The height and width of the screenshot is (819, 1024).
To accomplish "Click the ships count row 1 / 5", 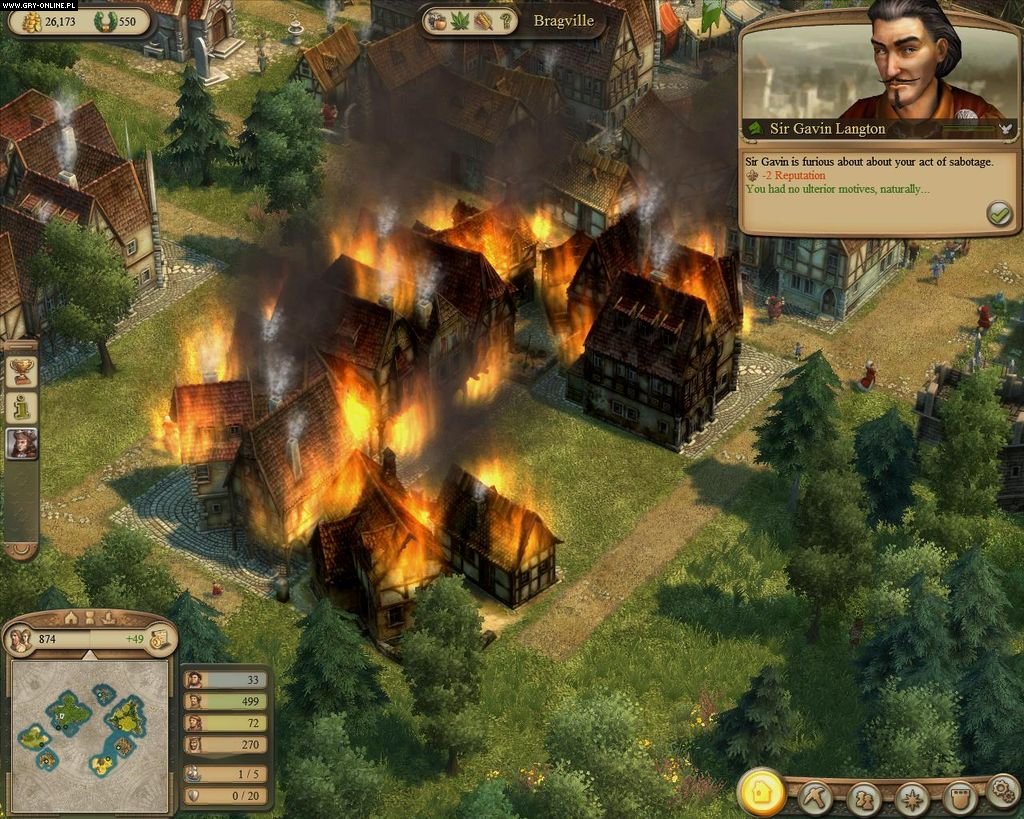I will point(224,772).
